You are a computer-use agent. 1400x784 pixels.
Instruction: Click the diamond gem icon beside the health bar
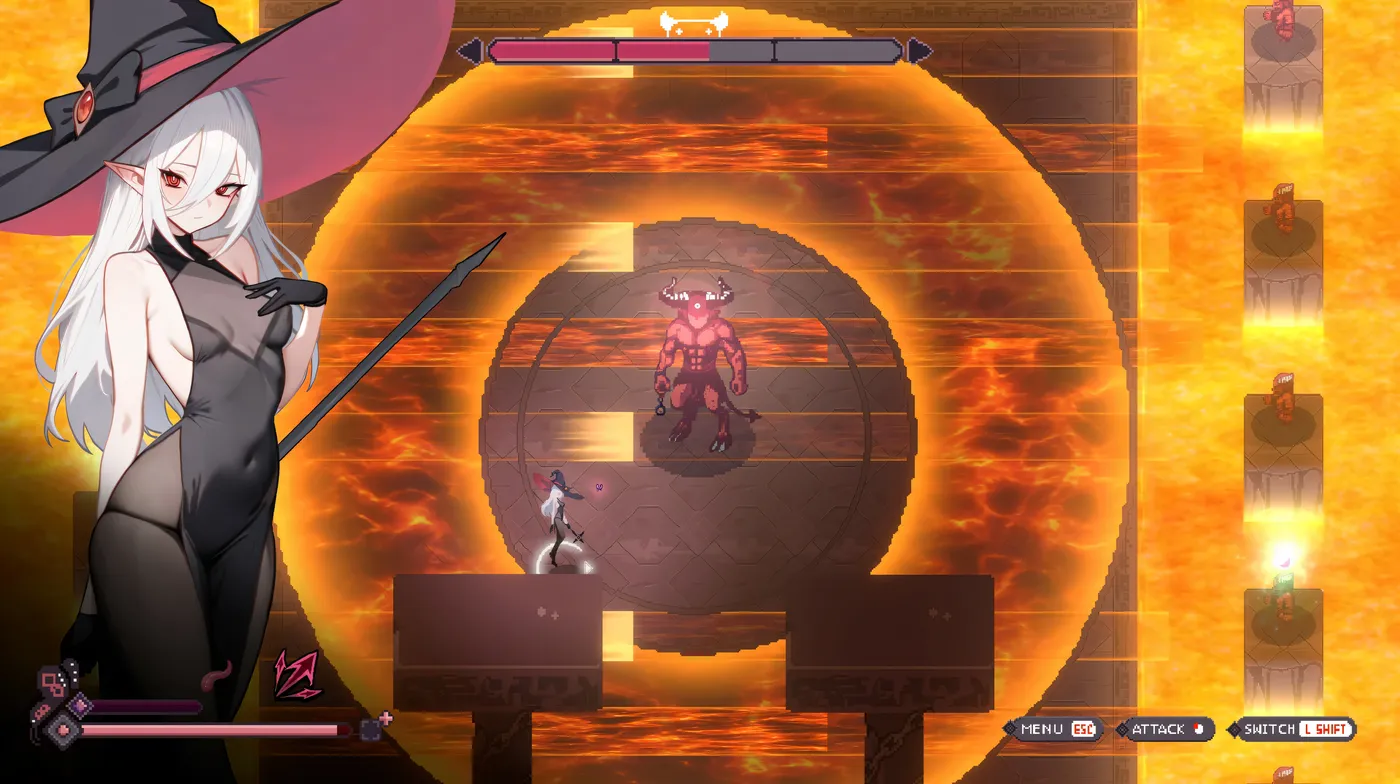[x=62, y=730]
